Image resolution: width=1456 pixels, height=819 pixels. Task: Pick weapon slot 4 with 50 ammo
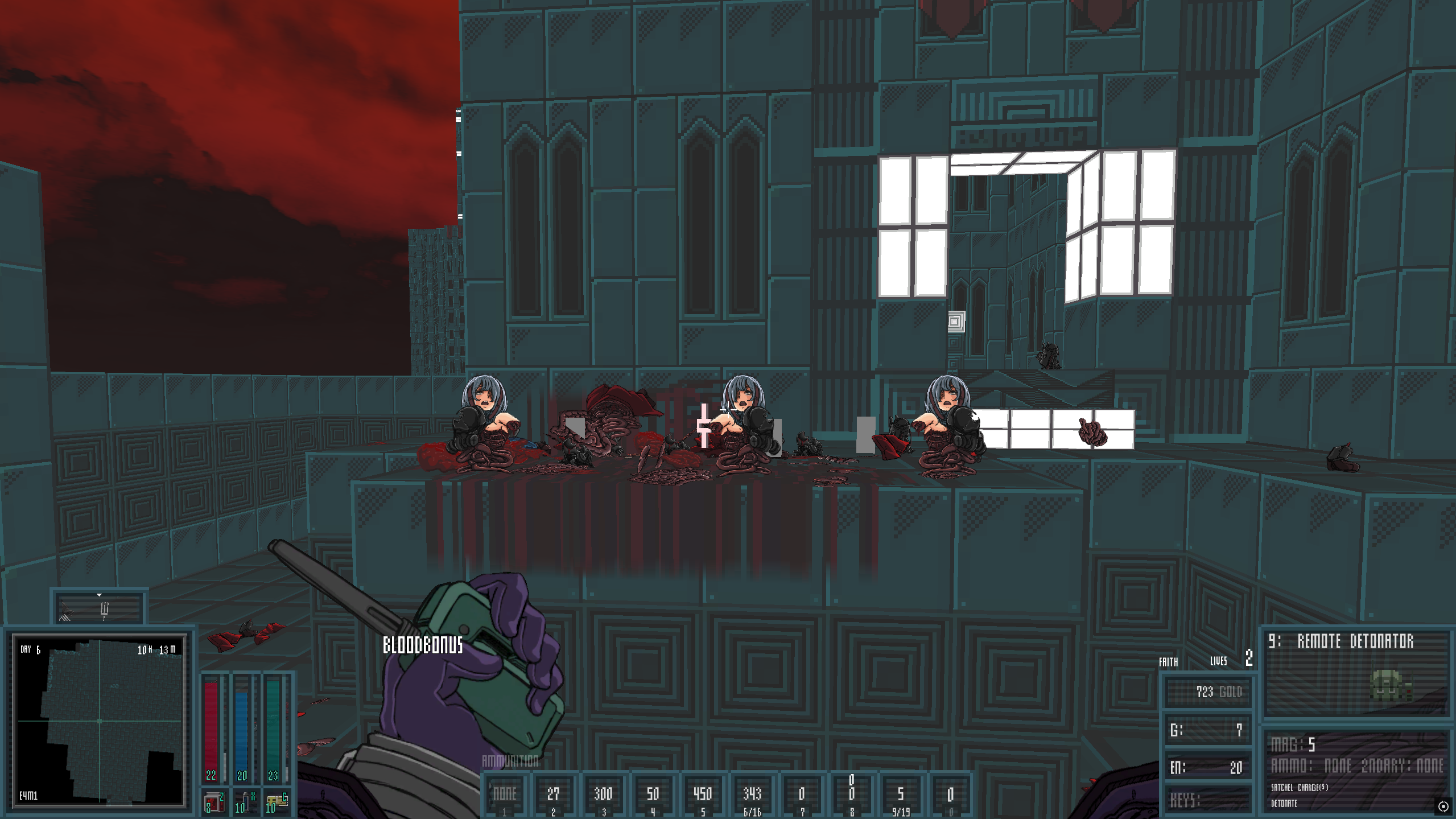pyautogui.click(x=653, y=796)
